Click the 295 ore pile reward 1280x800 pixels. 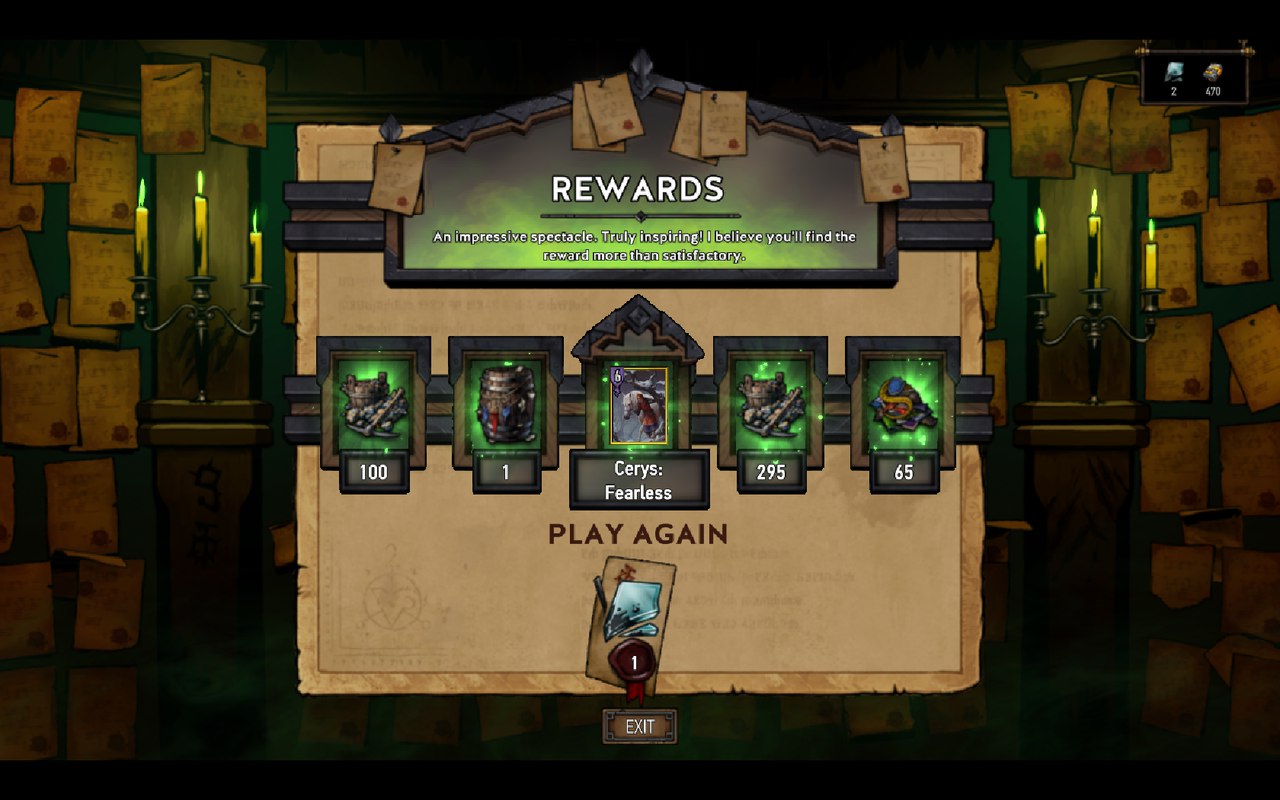click(770, 404)
